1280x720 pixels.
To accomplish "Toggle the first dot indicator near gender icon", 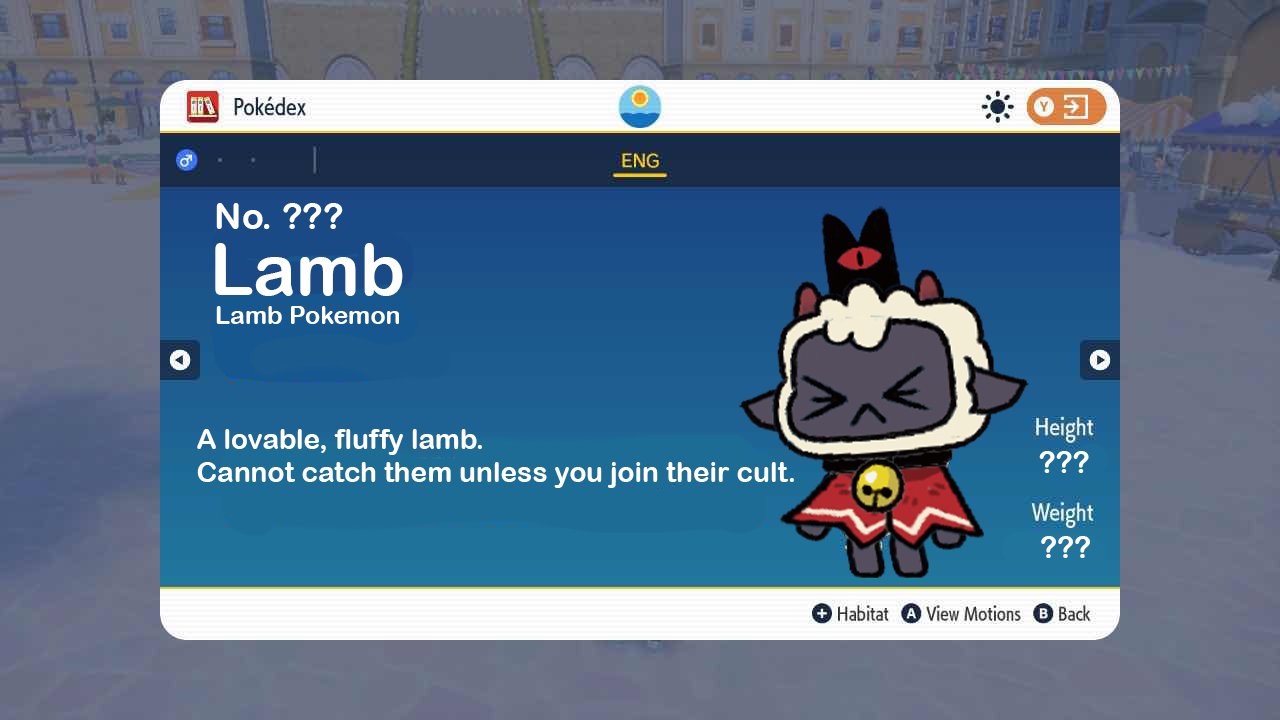I will click(220, 159).
